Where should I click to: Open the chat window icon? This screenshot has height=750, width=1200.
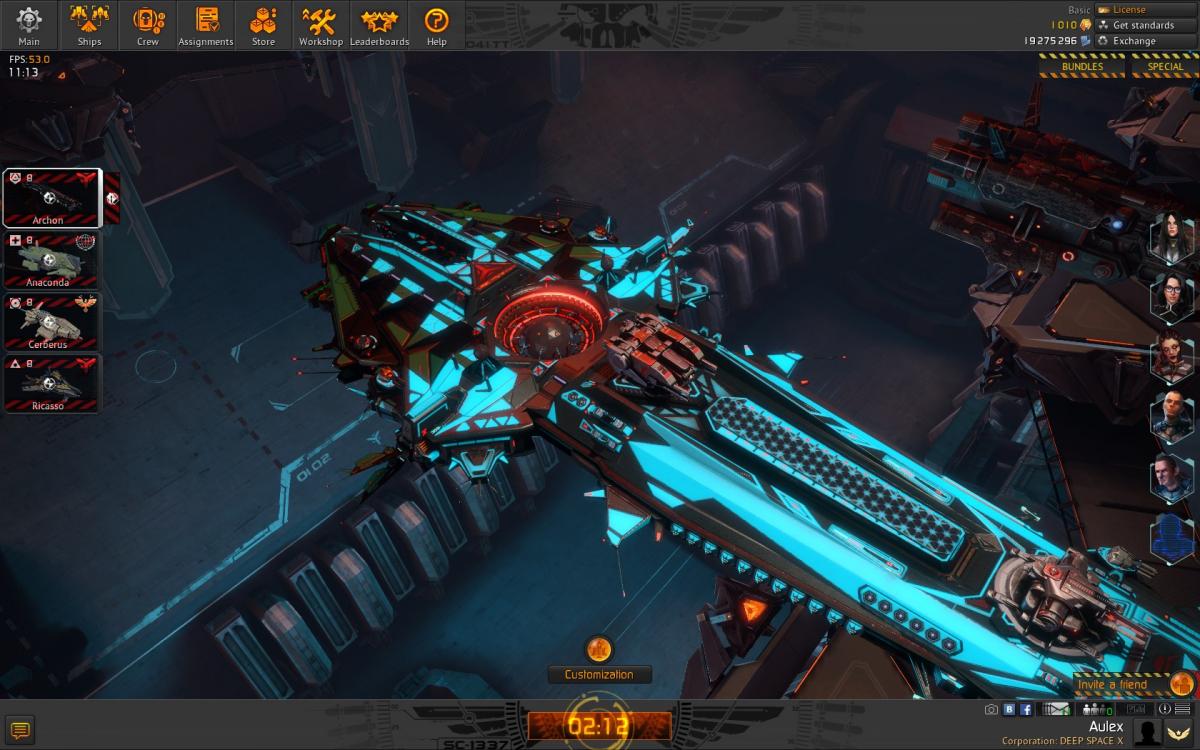[x=20, y=729]
